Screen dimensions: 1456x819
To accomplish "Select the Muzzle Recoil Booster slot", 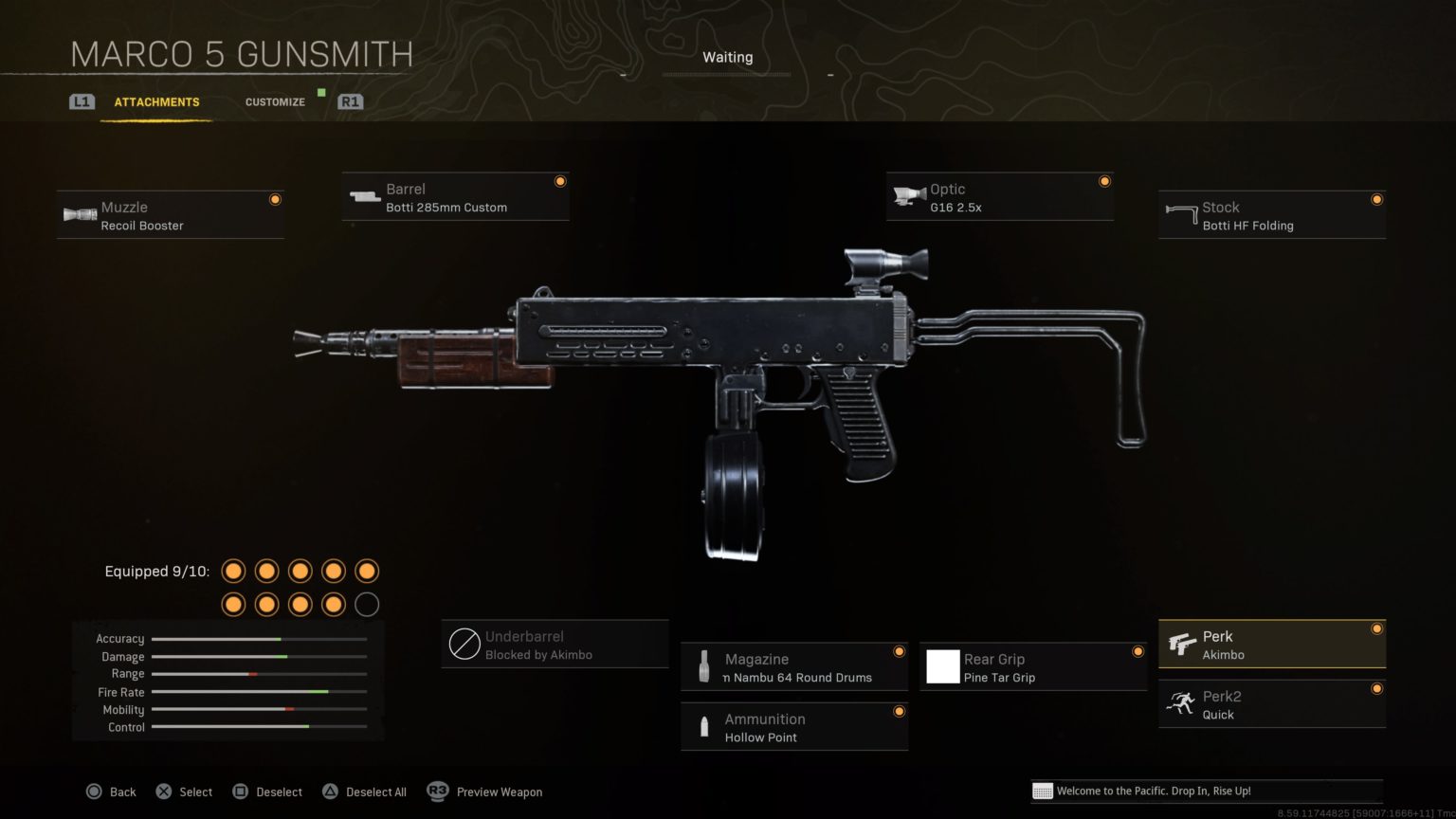I will point(171,215).
